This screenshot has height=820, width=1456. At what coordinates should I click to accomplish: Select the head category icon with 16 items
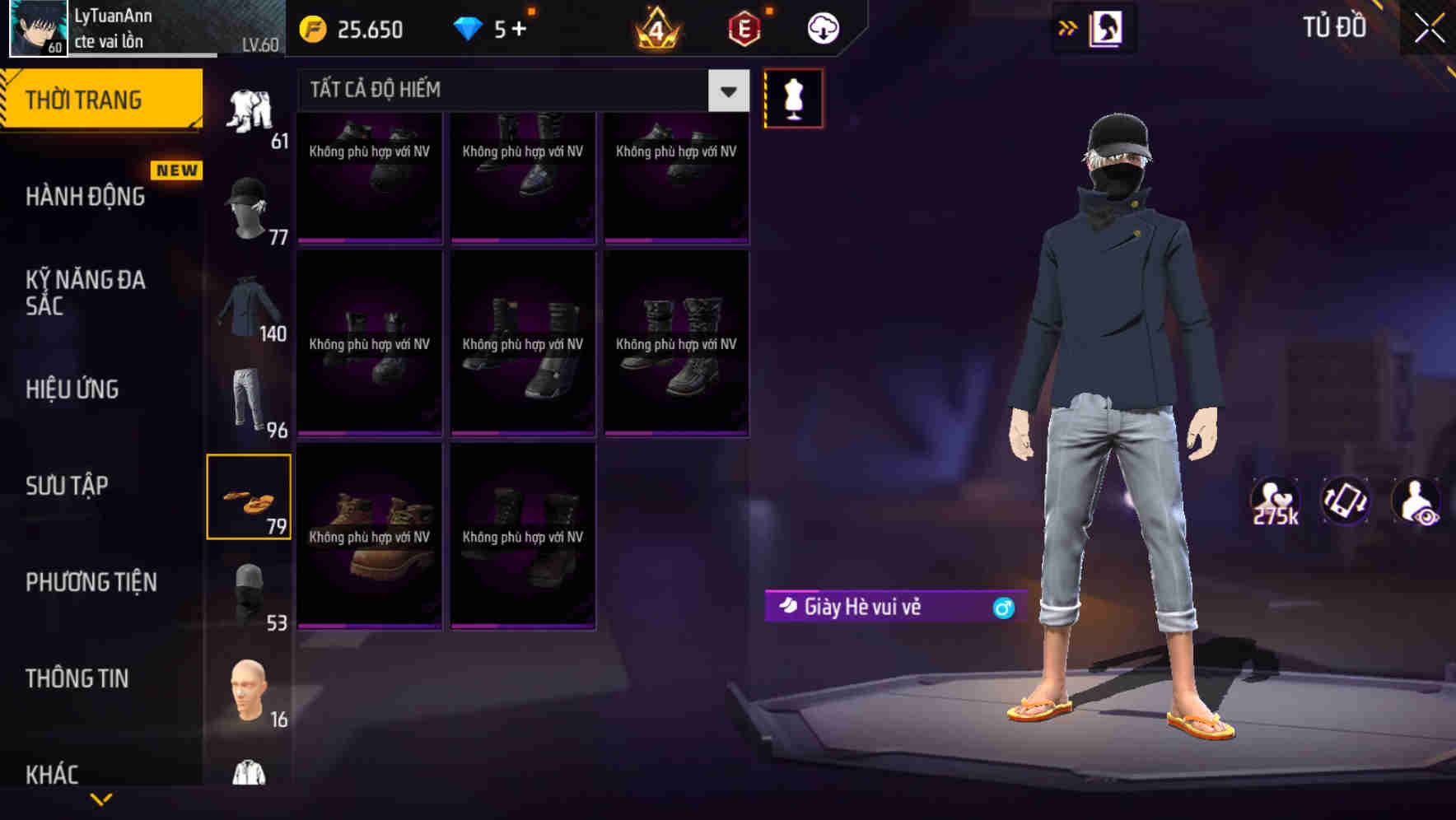coord(250,687)
